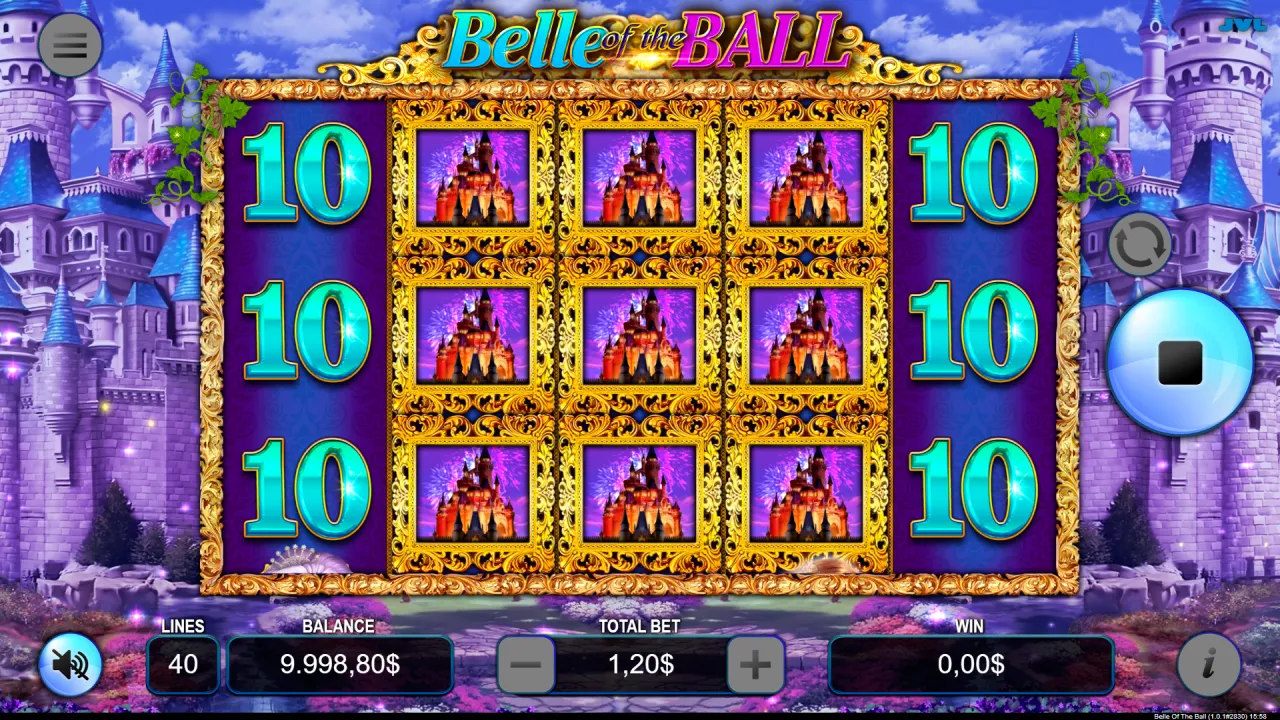Click the WIN display showing 0,00$
This screenshot has width=1280, height=720.
tap(970, 664)
